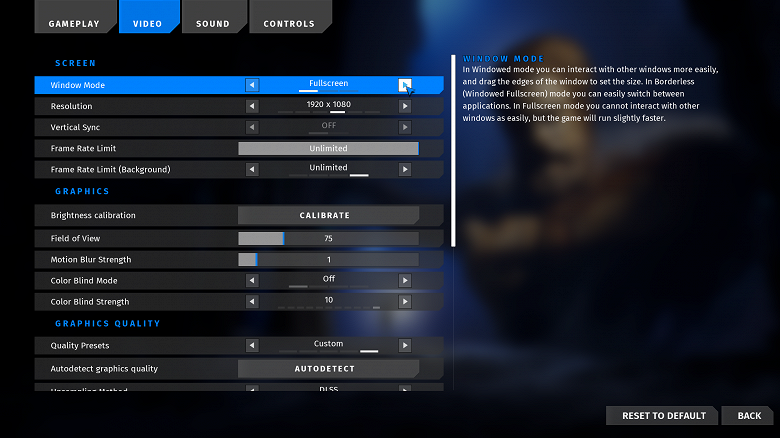Decrease Resolution with left arrow
Viewport: 780px width, 438px height.
252,106
